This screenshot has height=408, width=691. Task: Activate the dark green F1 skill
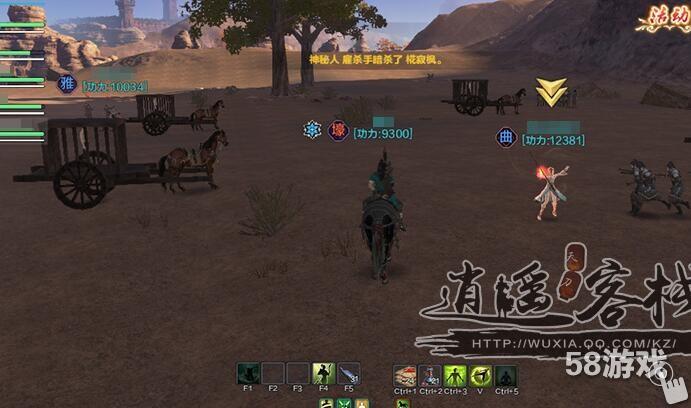click(249, 374)
